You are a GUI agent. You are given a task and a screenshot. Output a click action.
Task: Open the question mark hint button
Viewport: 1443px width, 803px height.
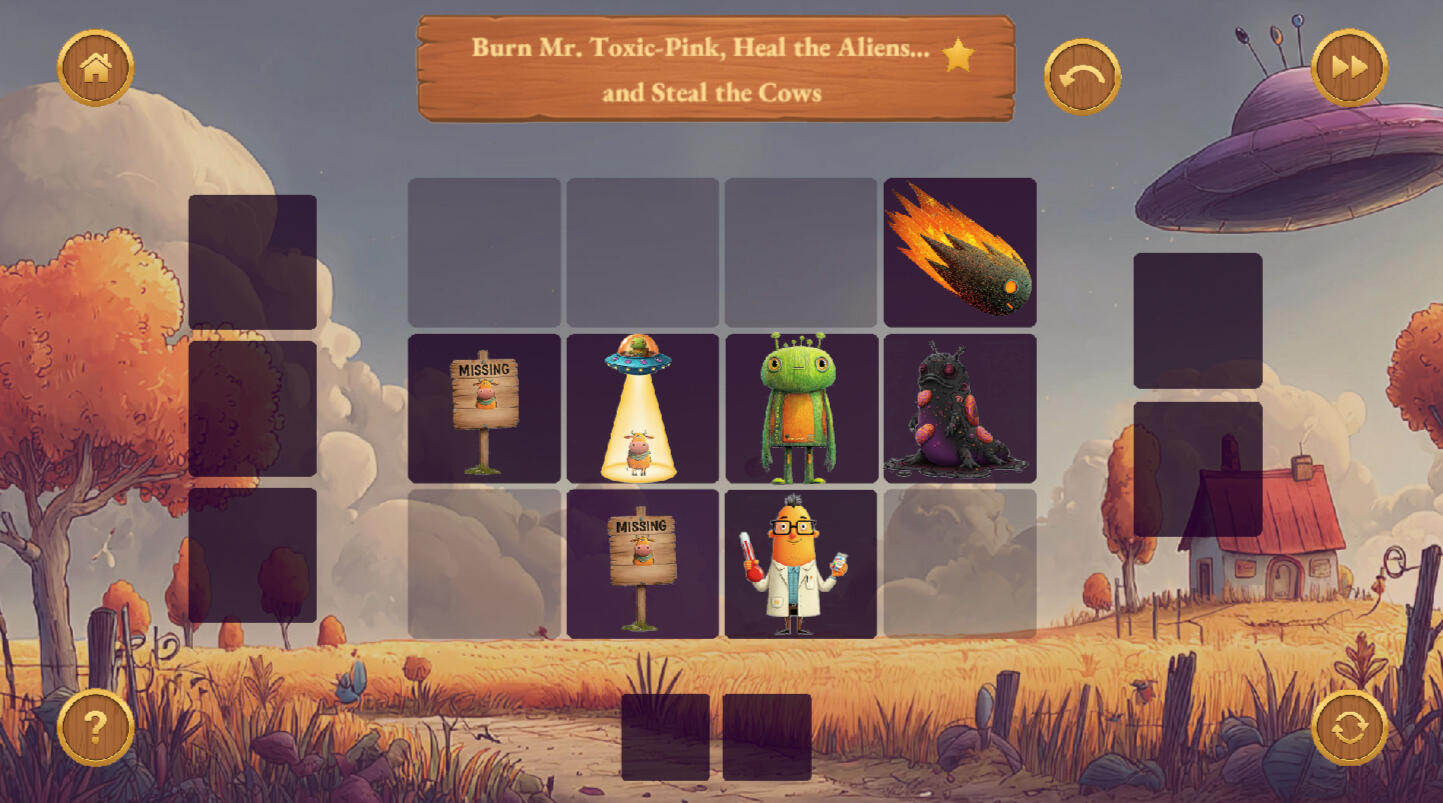coord(96,727)
